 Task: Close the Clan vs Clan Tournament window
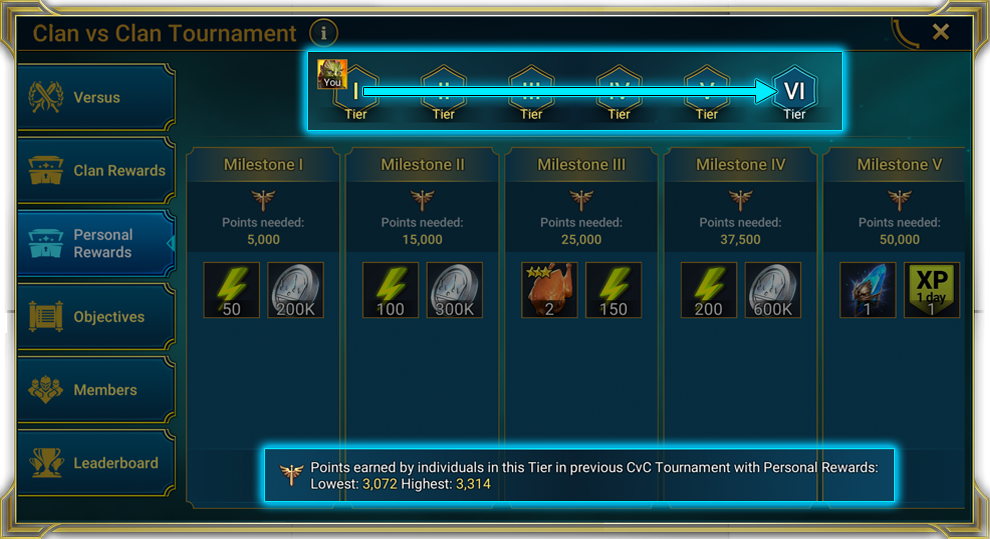[x=940, y=32]
